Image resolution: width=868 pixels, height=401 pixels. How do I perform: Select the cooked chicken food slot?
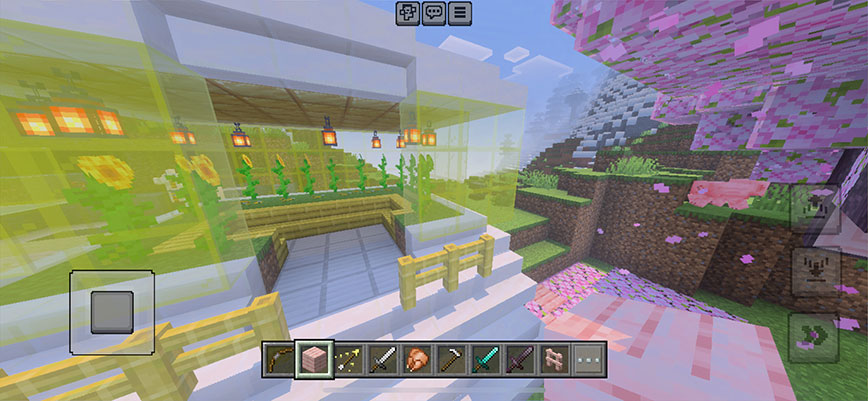pos(415,360)
